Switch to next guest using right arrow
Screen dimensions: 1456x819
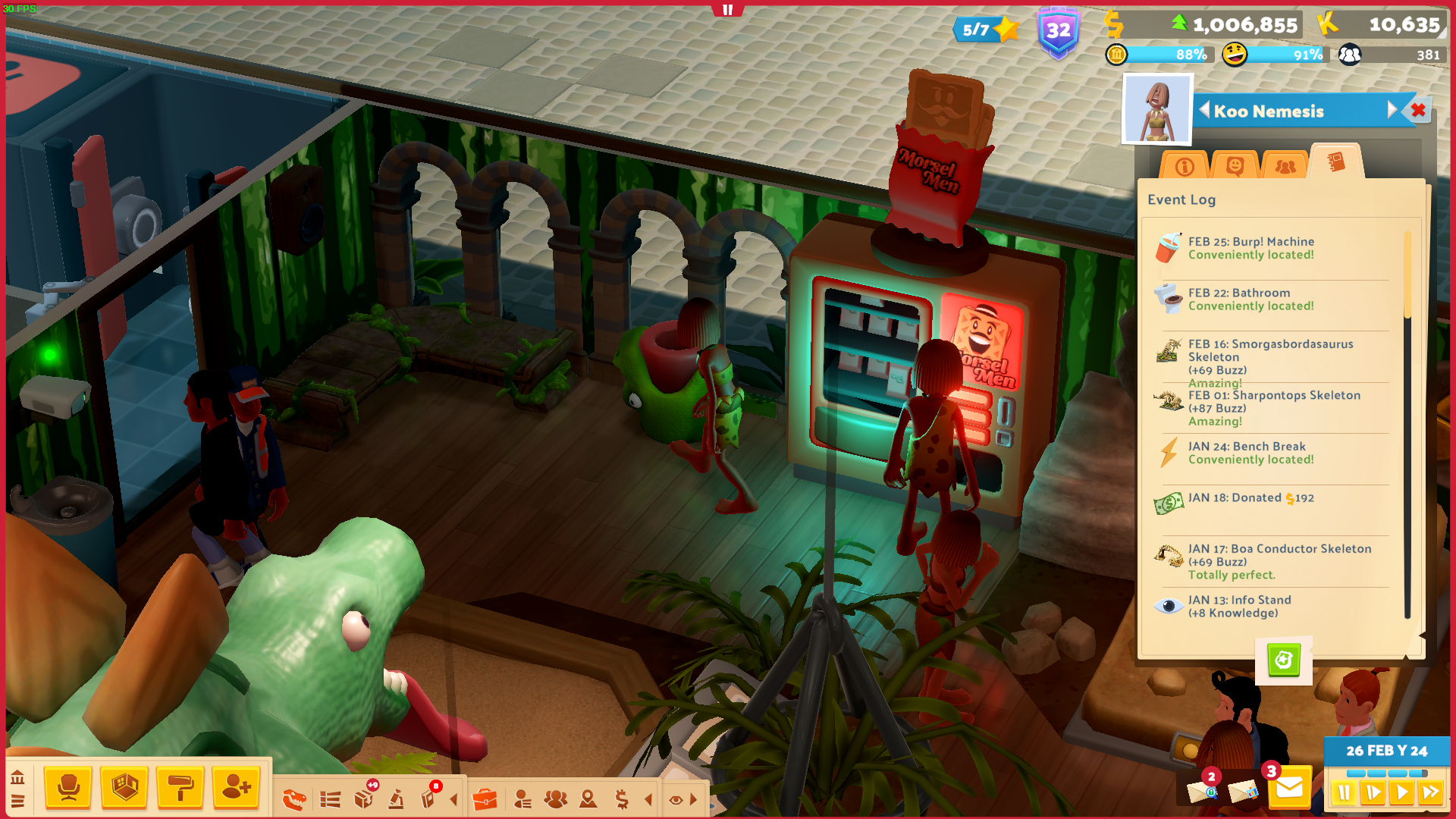pos(1392,109)
